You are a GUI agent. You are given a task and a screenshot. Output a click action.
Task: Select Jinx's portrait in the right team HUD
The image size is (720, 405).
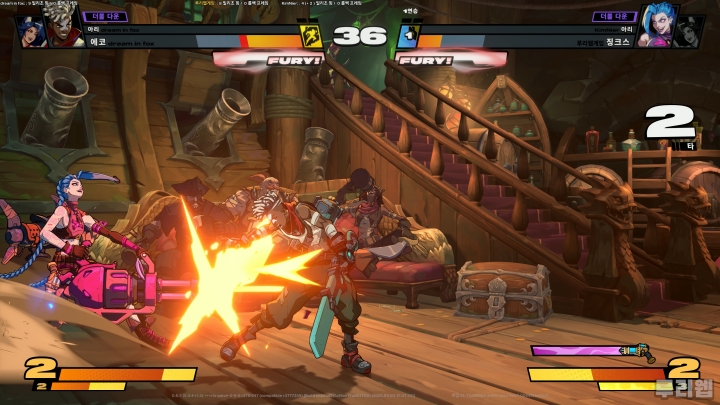tap(654, 28)
